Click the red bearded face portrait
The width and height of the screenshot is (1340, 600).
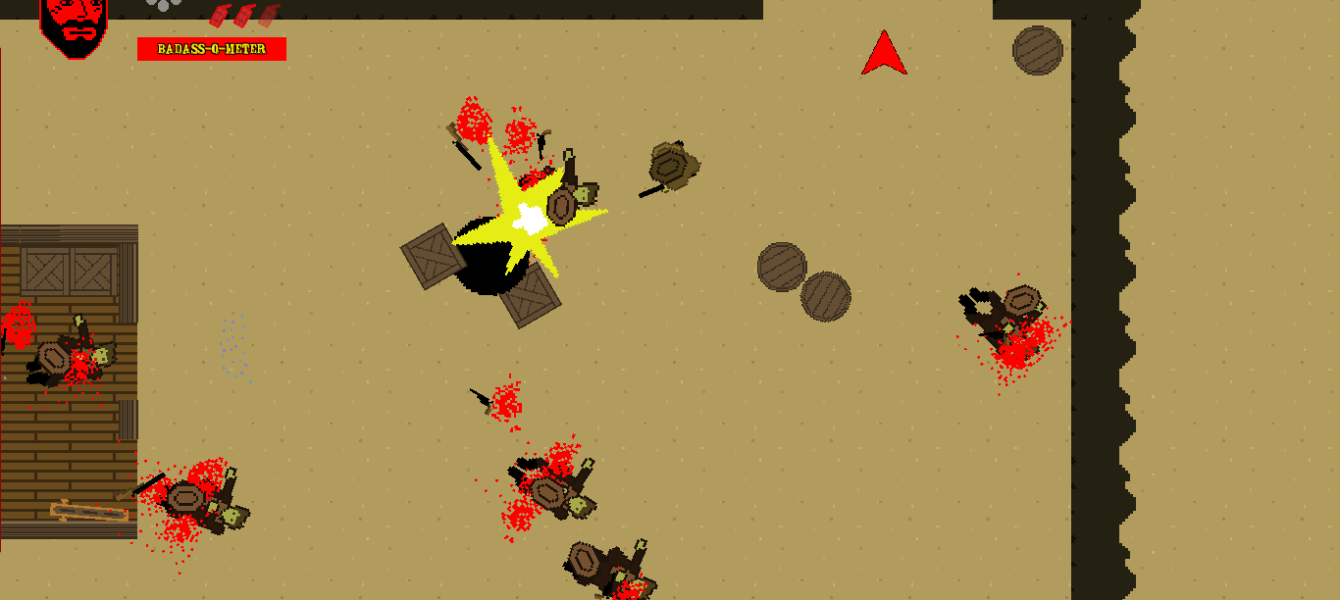click(73, 26)
